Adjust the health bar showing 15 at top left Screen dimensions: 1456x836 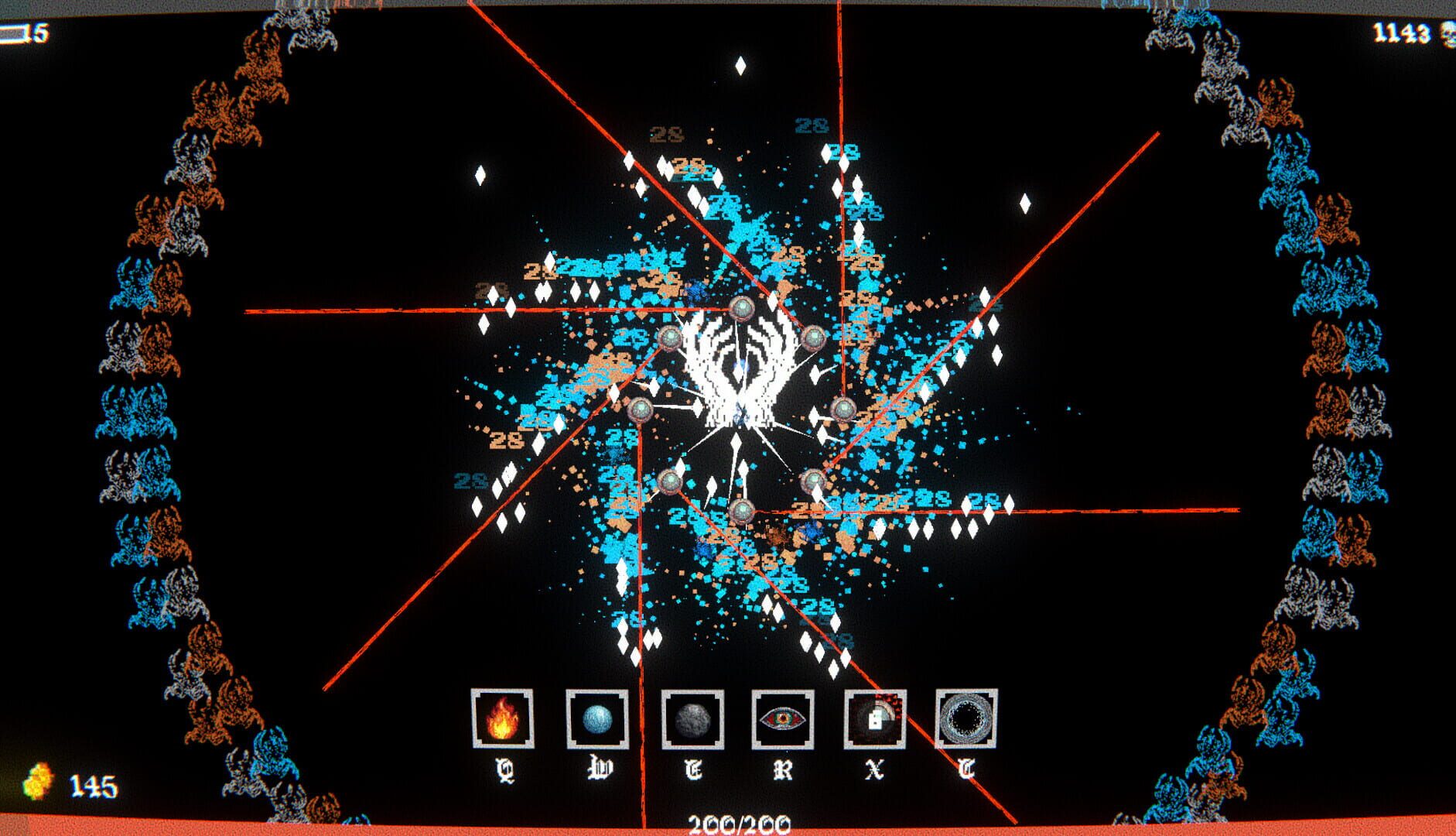click(x=19, y=33)
